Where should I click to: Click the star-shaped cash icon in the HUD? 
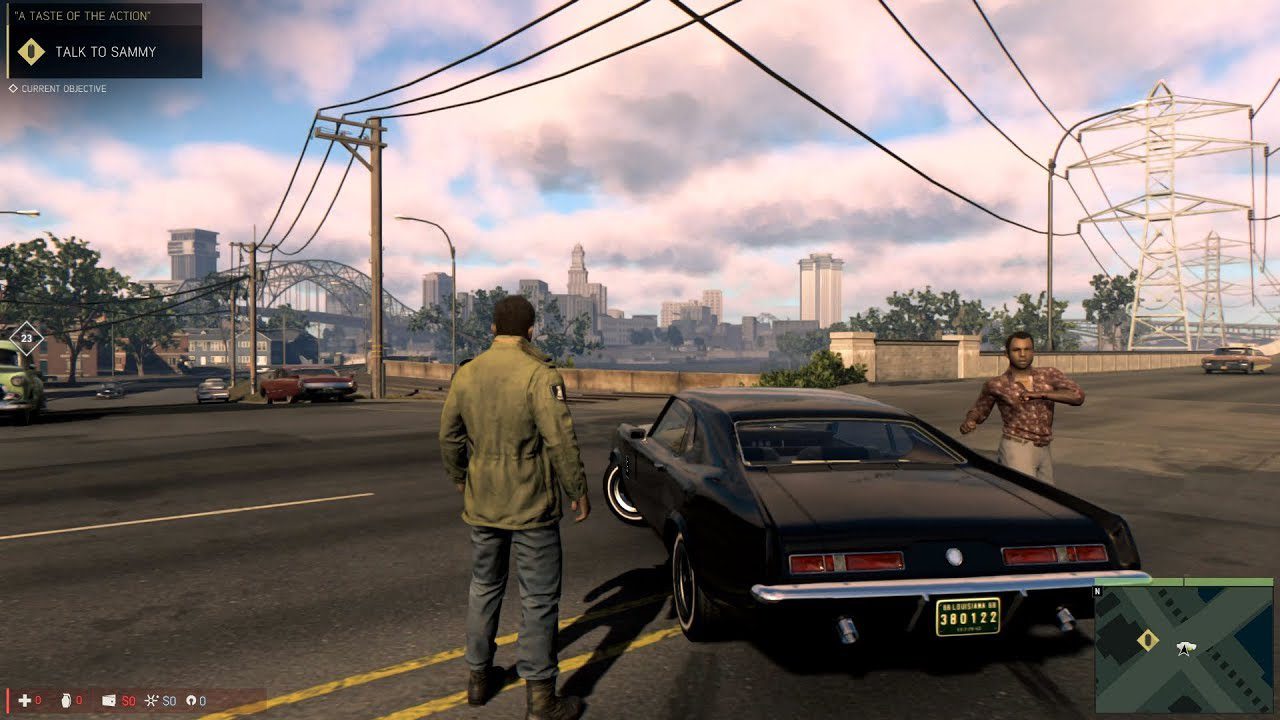click(150, 700)
